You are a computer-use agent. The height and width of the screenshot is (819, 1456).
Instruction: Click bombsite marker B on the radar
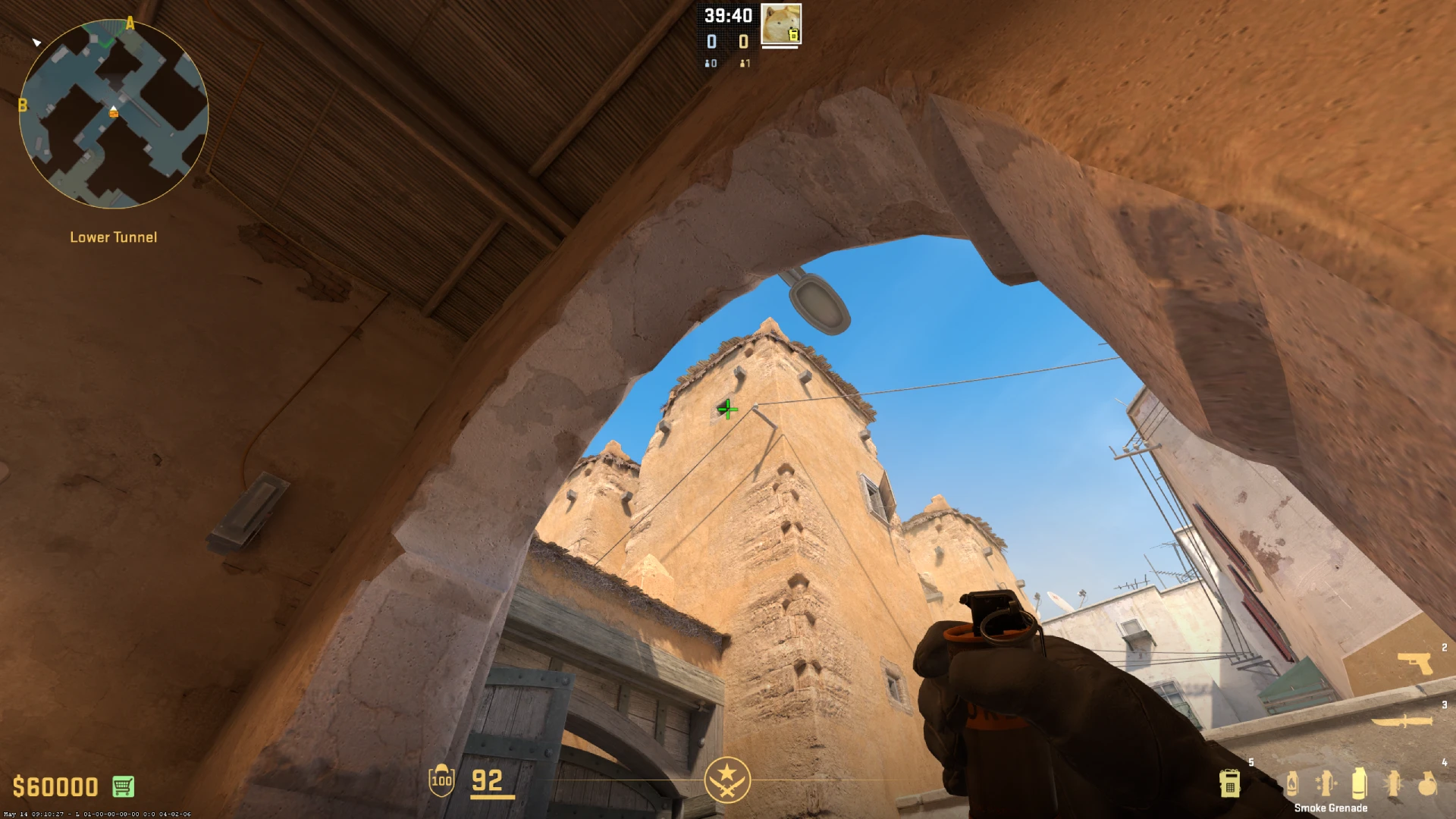tap(23, 106)
